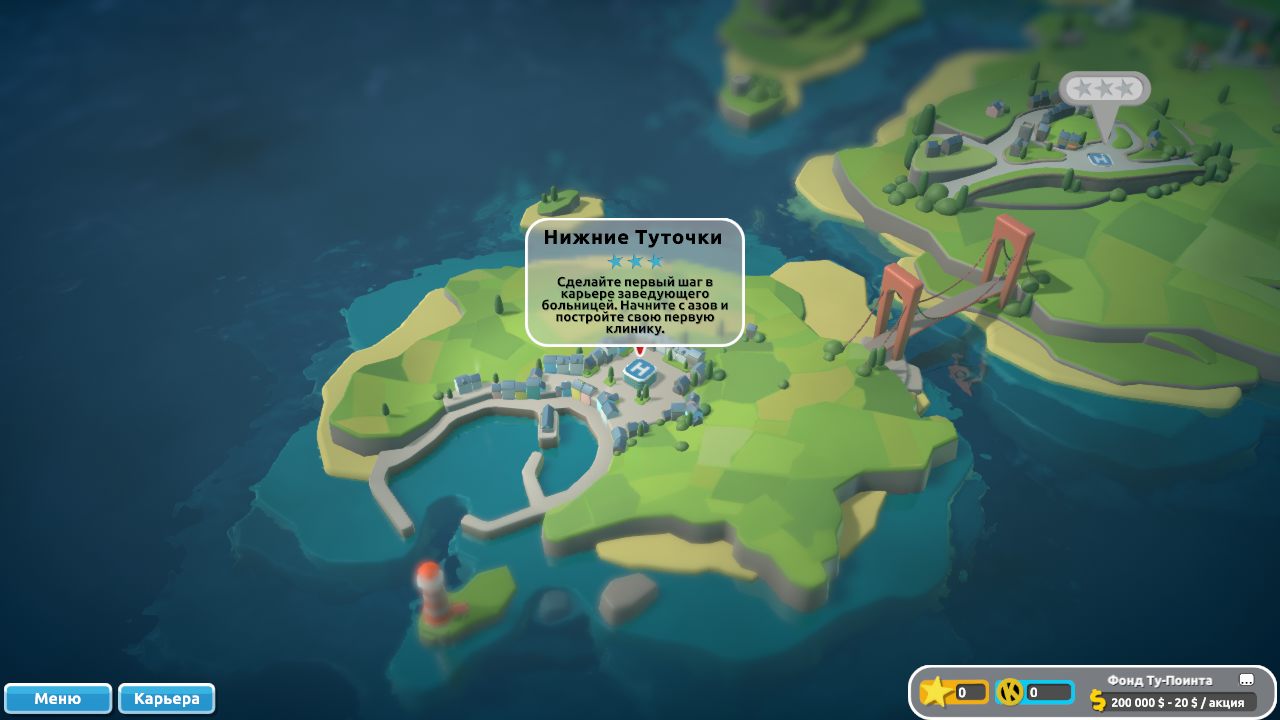The image size is (1280, 720).
Task: Select the Нижние Туточки hospital marker
Action: click(x=640, y=371)
